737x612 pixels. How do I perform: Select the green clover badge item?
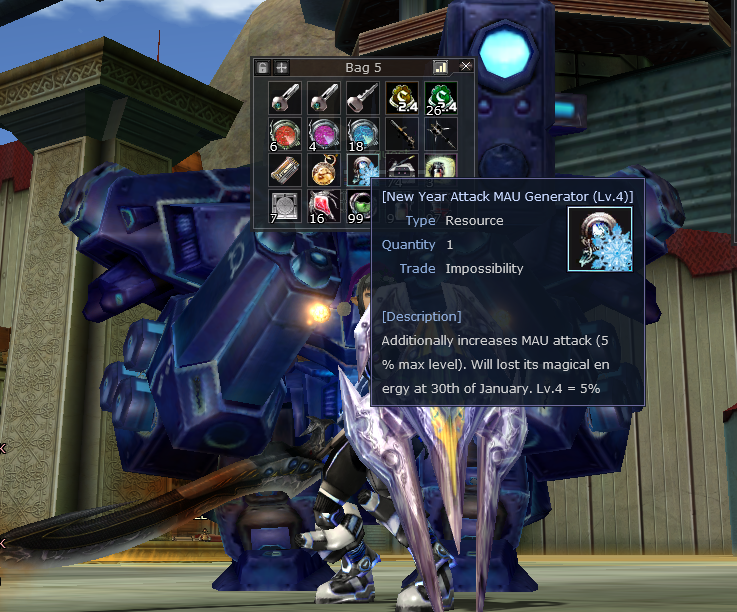point(439,97)
